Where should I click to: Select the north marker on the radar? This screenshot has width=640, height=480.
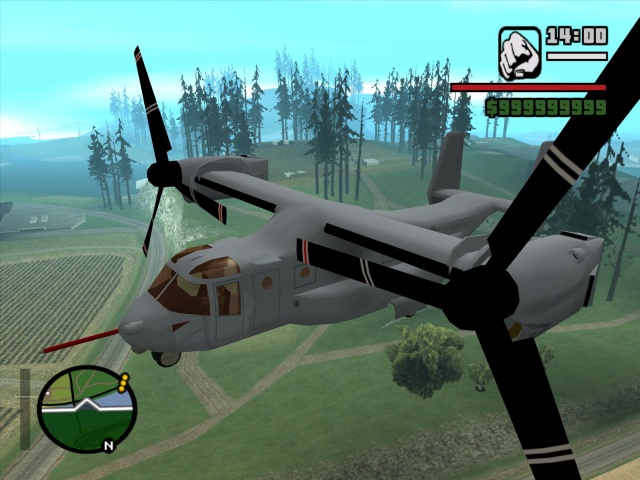pos(107,445)
